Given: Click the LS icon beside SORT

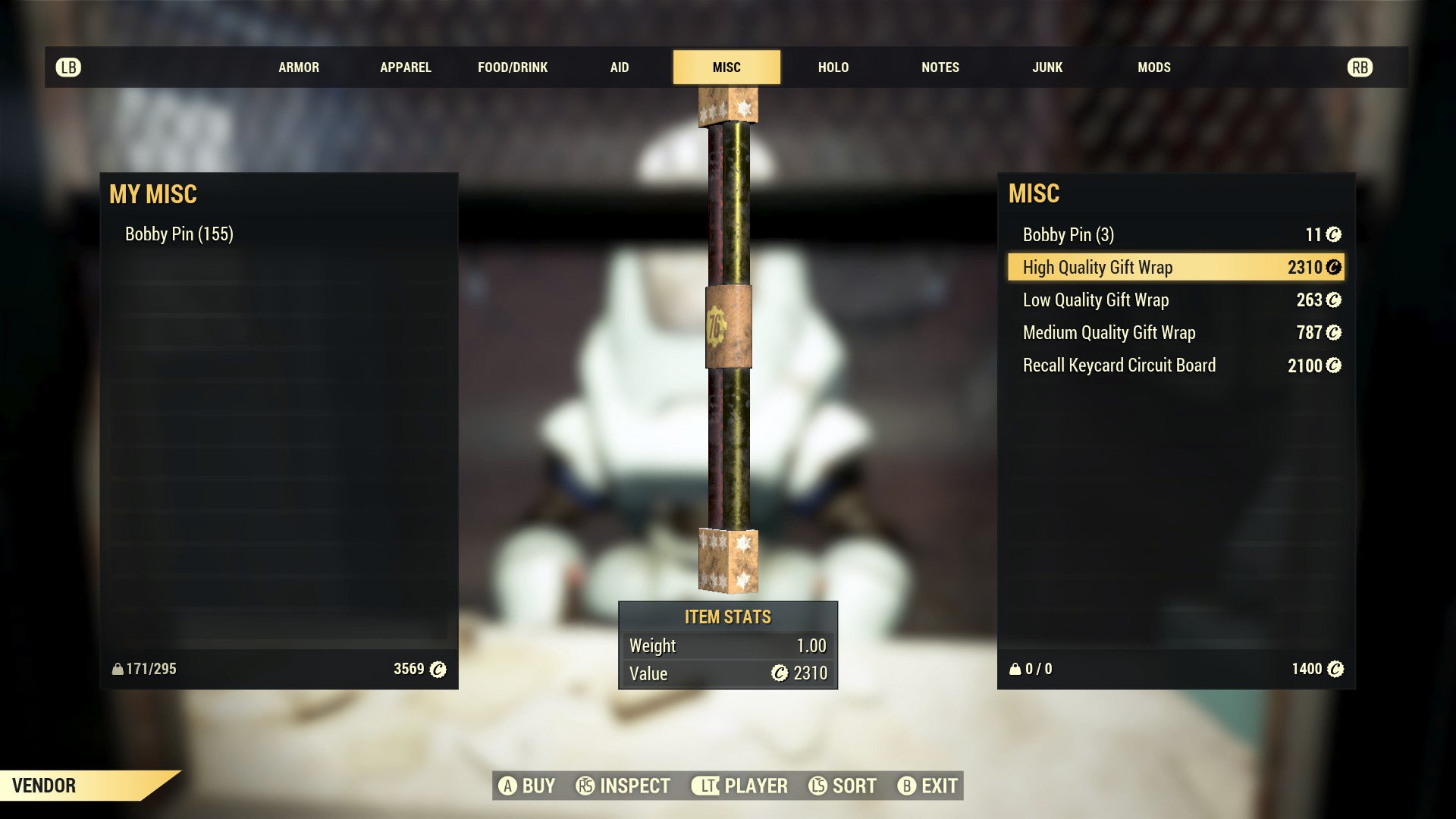Looking at the screenshot, I should 817,786.
